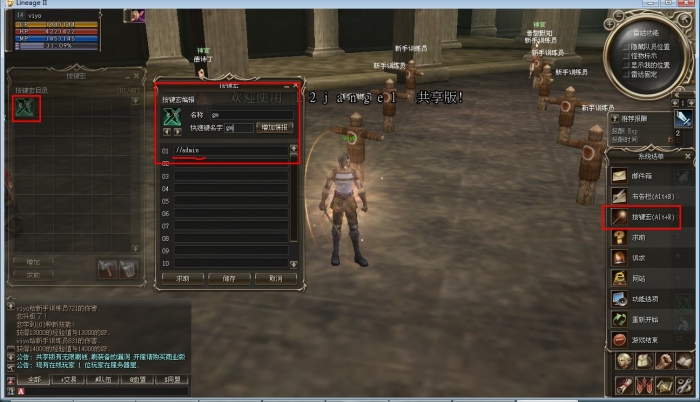700x402 pixels.
Task: Open the mailbox entry in system menu
Action: coord(646,174)
